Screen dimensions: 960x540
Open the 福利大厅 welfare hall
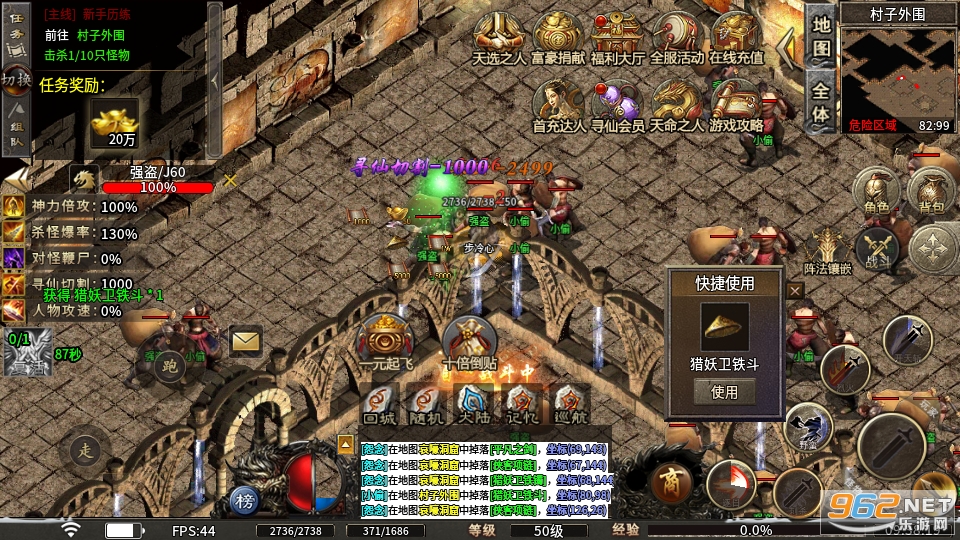coord(616,36)
